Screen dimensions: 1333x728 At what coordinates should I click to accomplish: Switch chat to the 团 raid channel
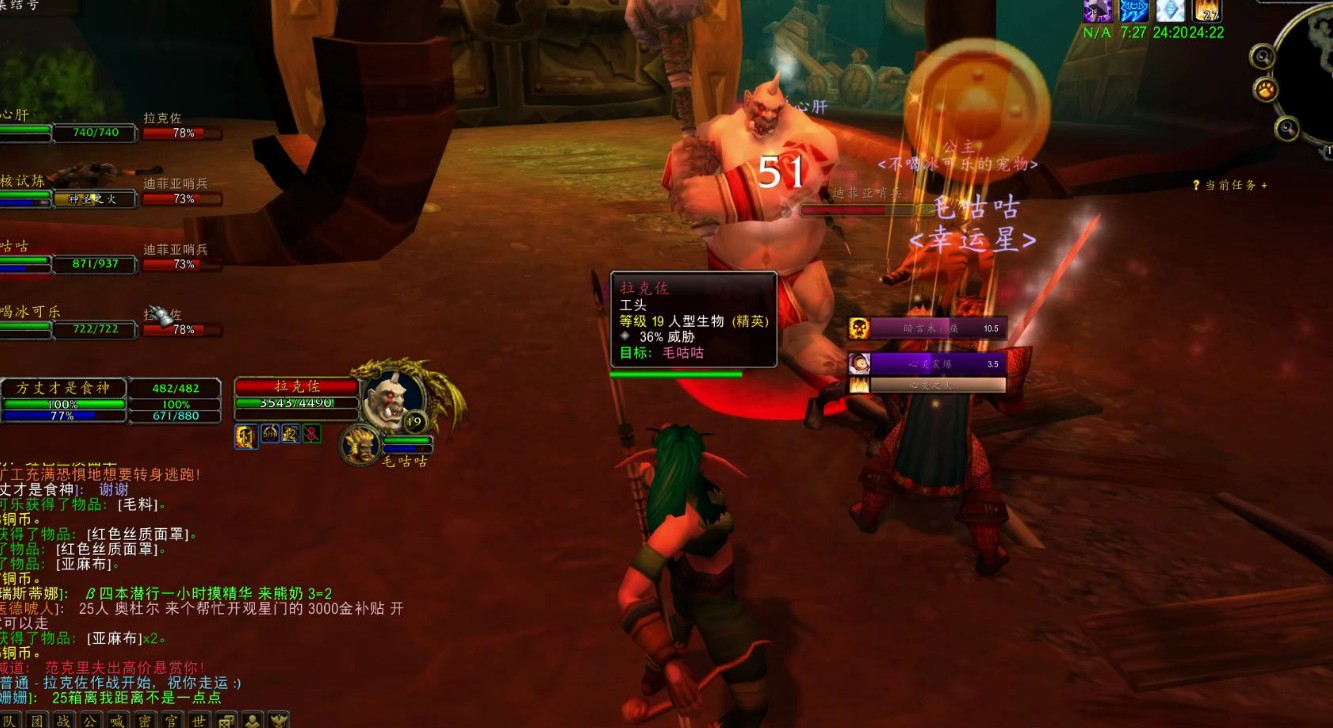[x=37, y=720]
